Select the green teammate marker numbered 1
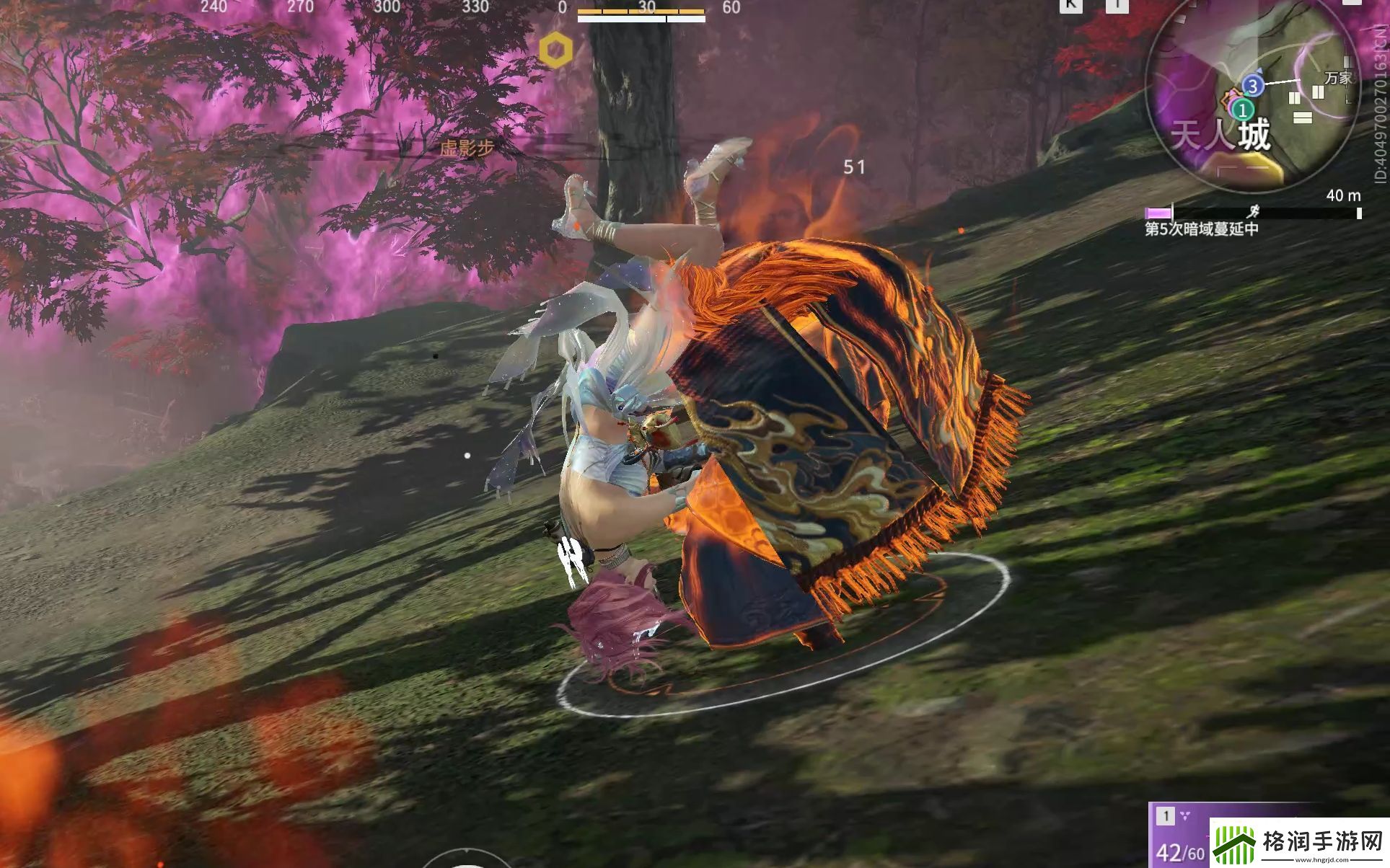Viewport: 1390px width, 868px height. tap(1242, 110)
